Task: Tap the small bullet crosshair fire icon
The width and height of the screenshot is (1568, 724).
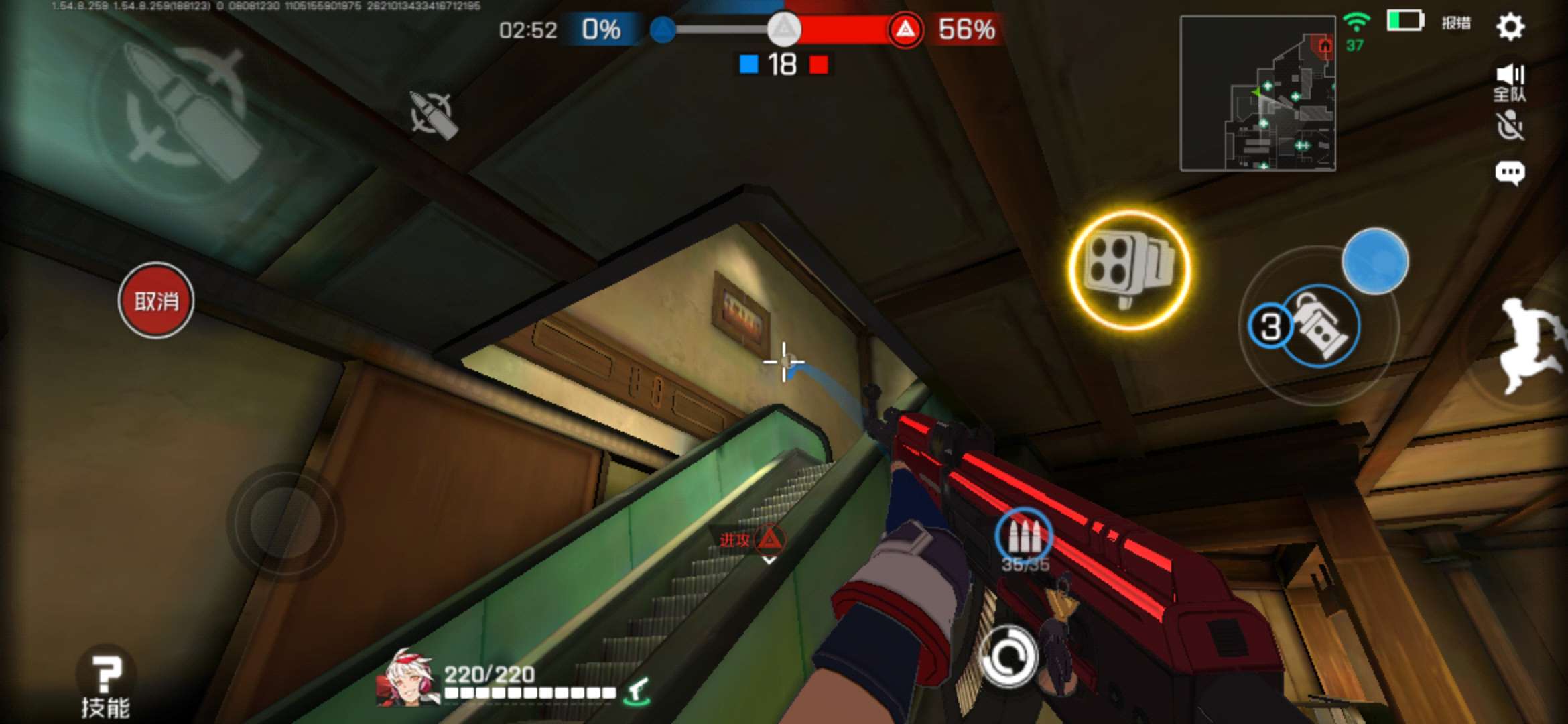Action: [434, 114]
